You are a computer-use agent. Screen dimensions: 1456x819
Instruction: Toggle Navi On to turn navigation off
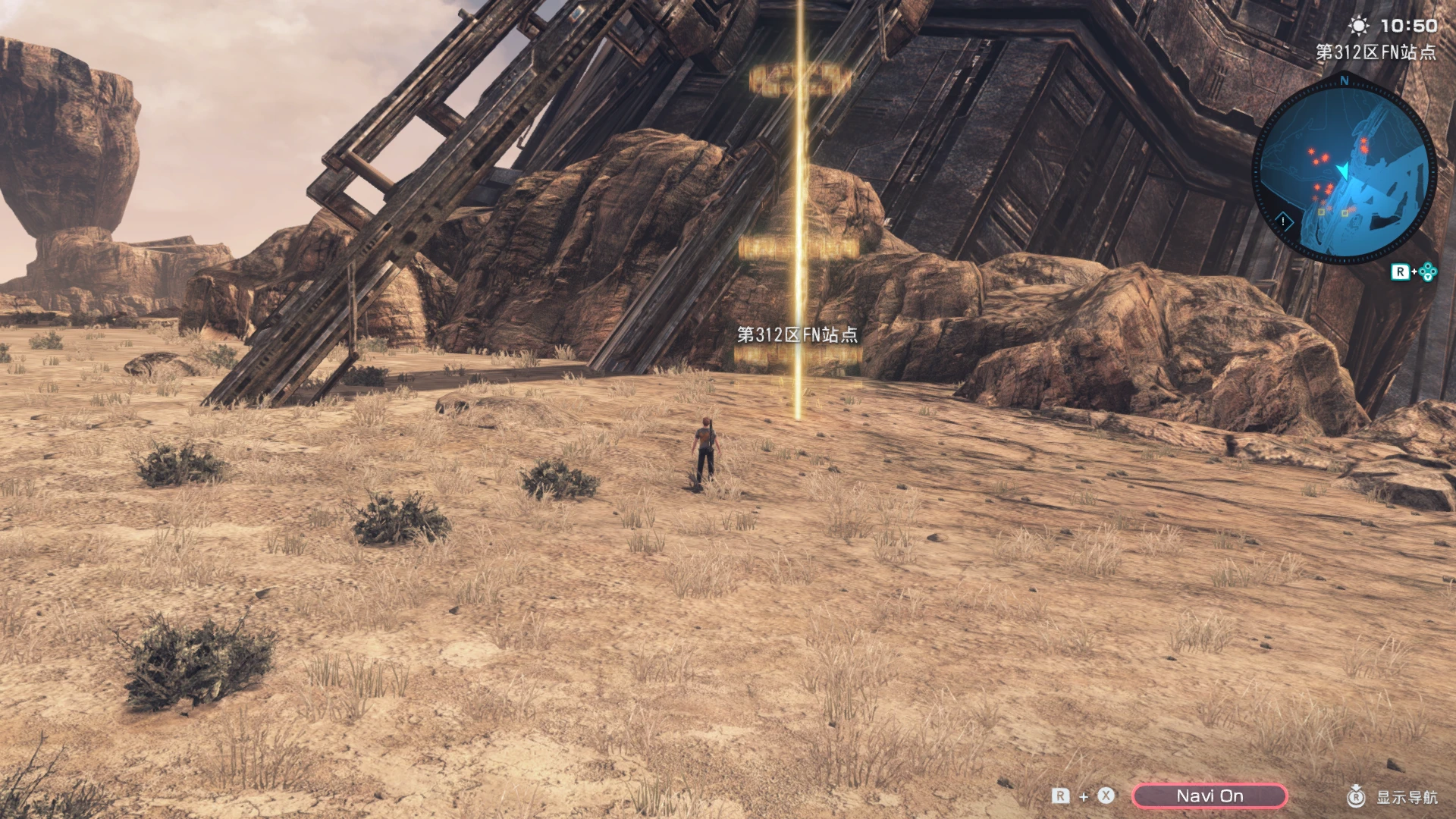[x=1210, y=795]
